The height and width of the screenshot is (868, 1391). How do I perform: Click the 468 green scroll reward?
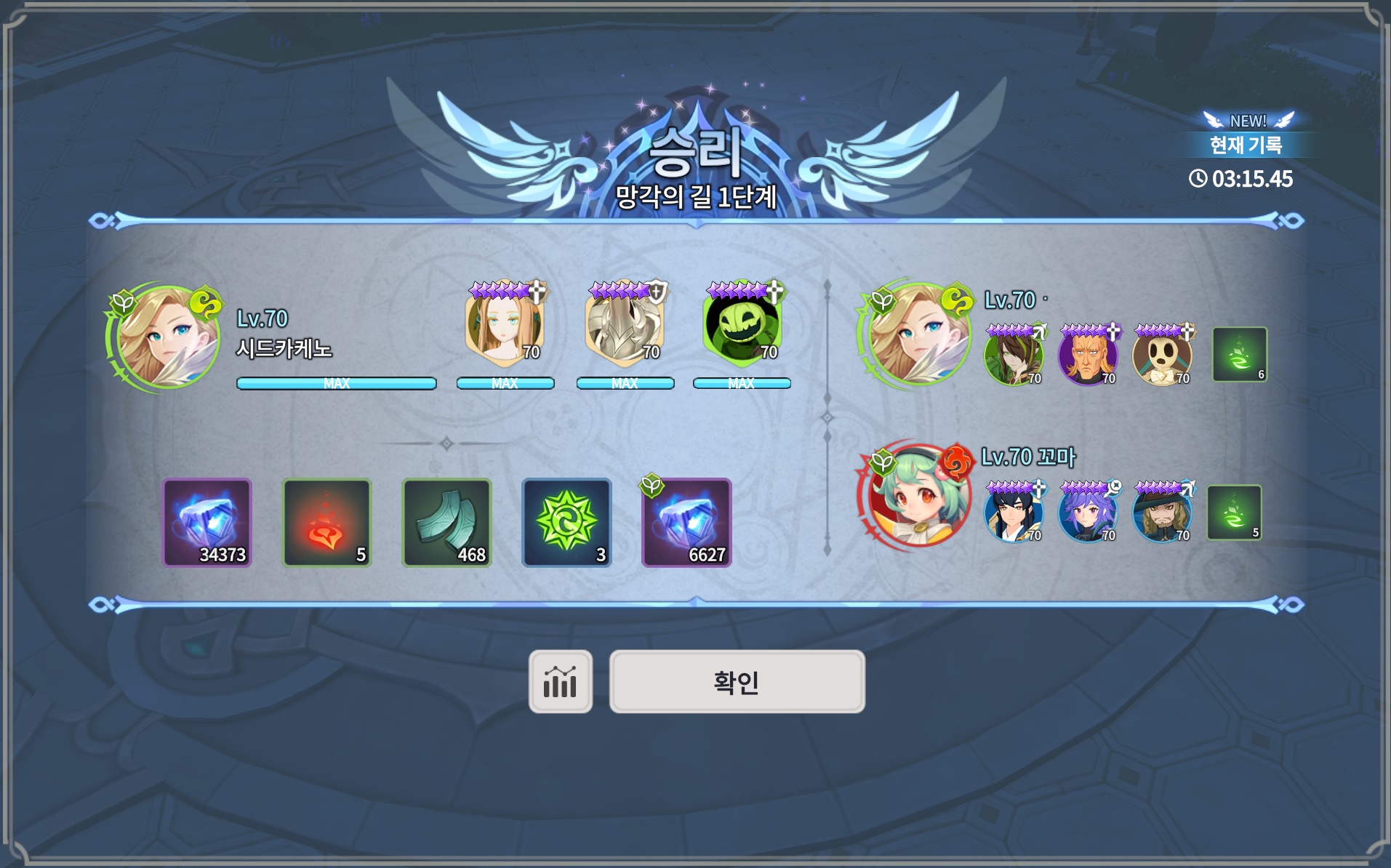click(446, 523)
